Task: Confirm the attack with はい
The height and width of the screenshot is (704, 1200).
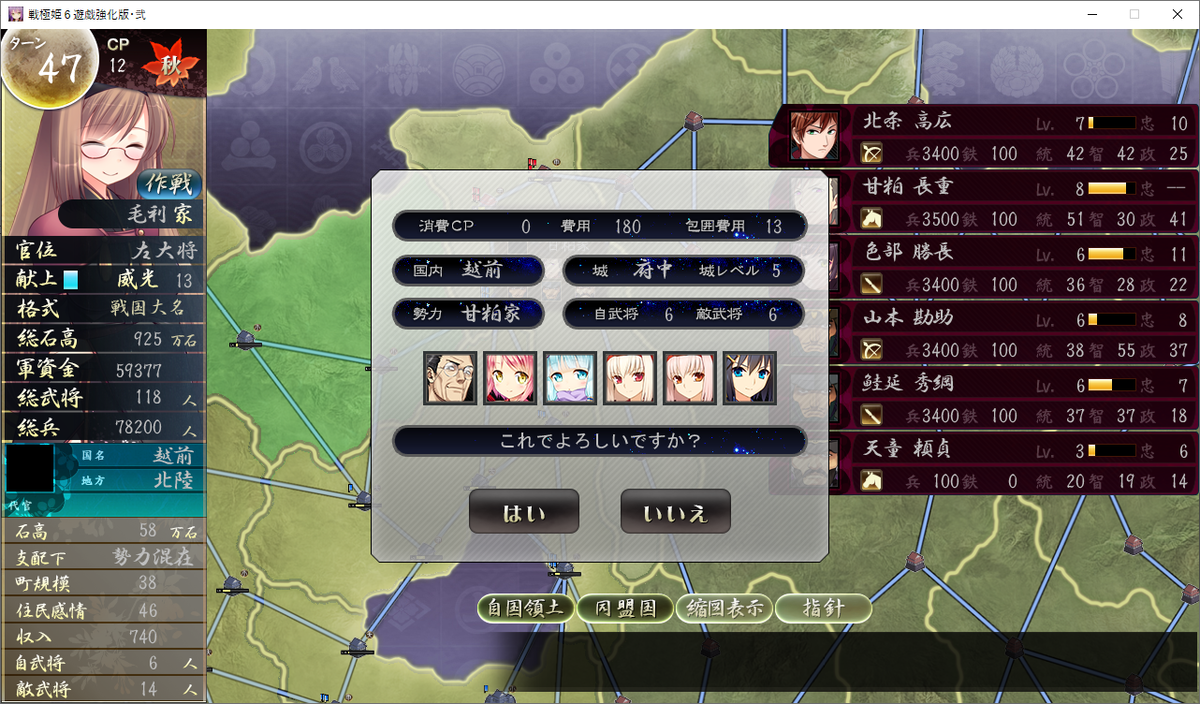Action: [523, 512]
